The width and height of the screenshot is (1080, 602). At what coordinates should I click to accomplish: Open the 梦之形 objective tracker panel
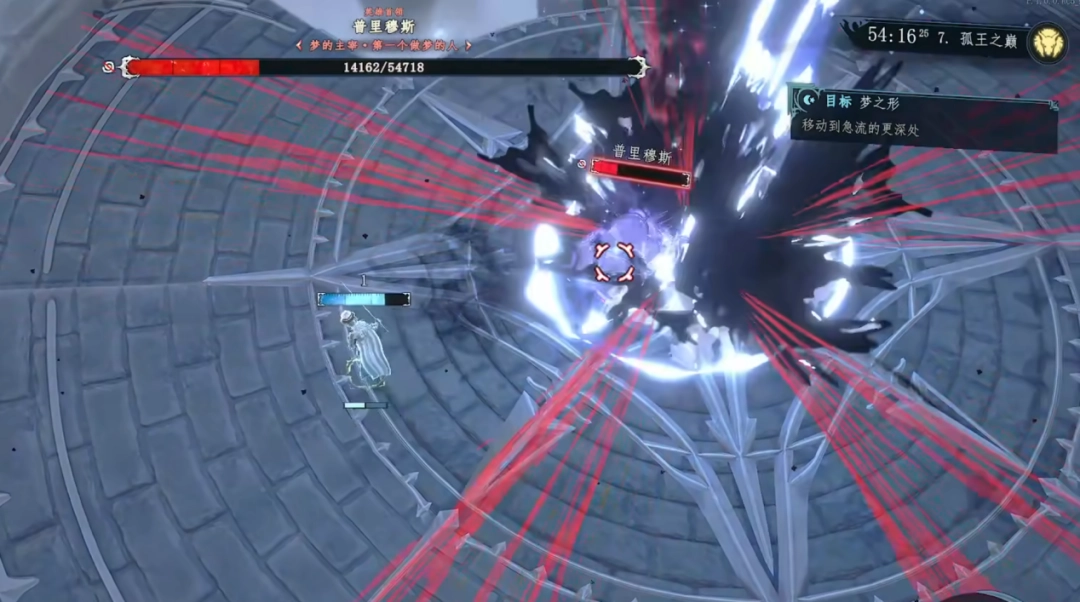pyautogui.click(x=922, y=115)
